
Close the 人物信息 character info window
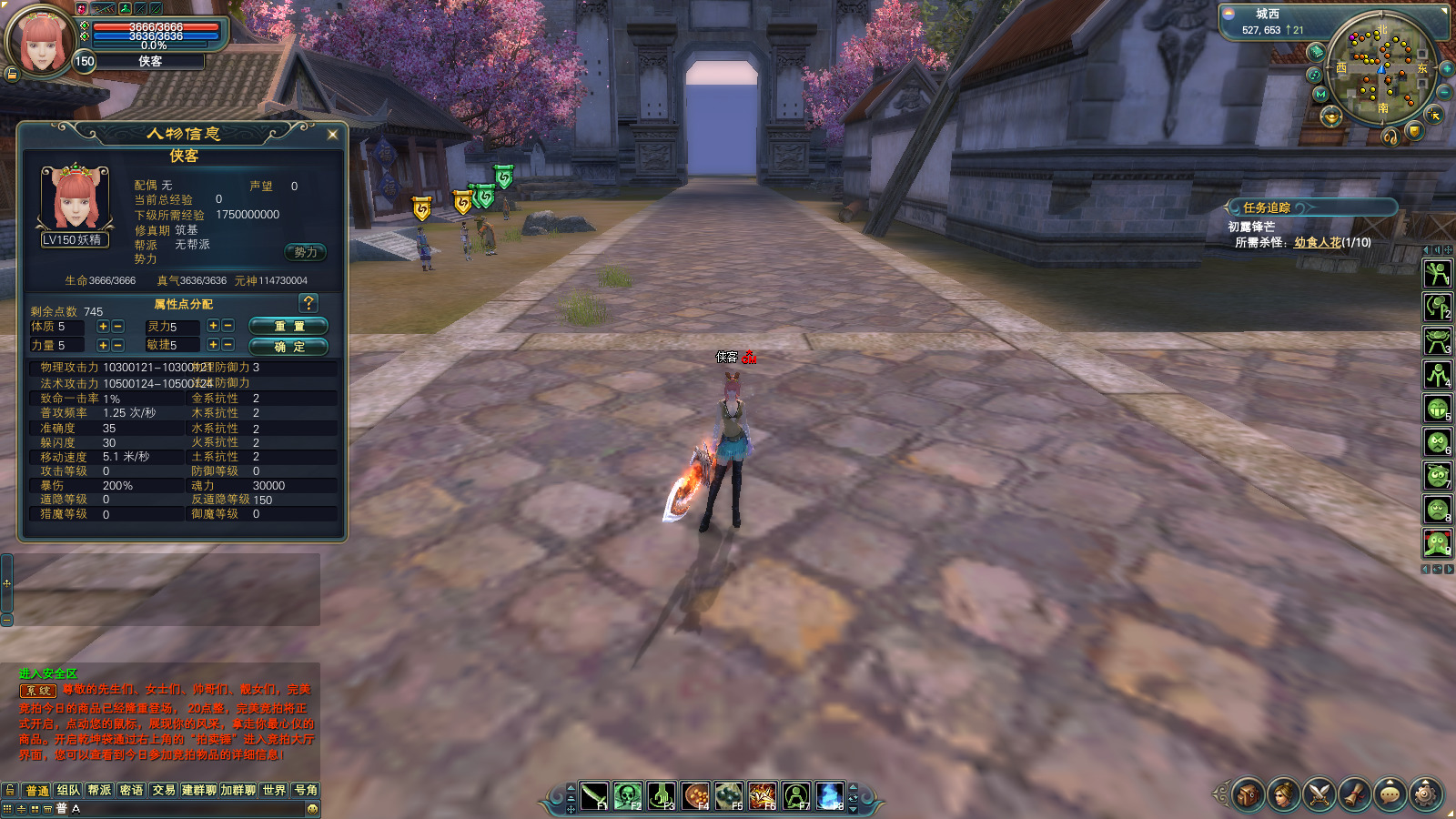332,135
